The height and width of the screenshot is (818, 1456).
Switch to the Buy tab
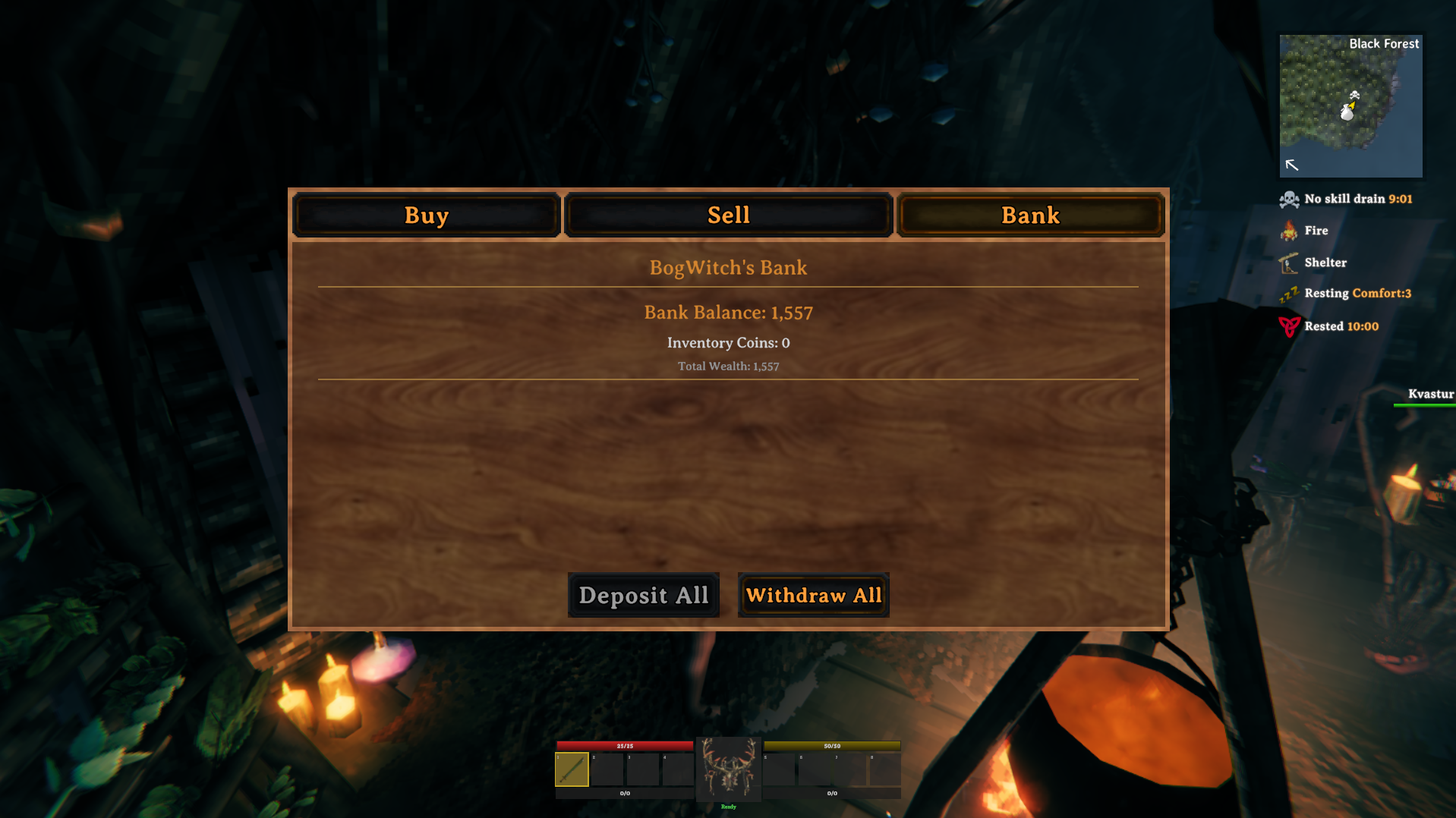coord(426,215)
